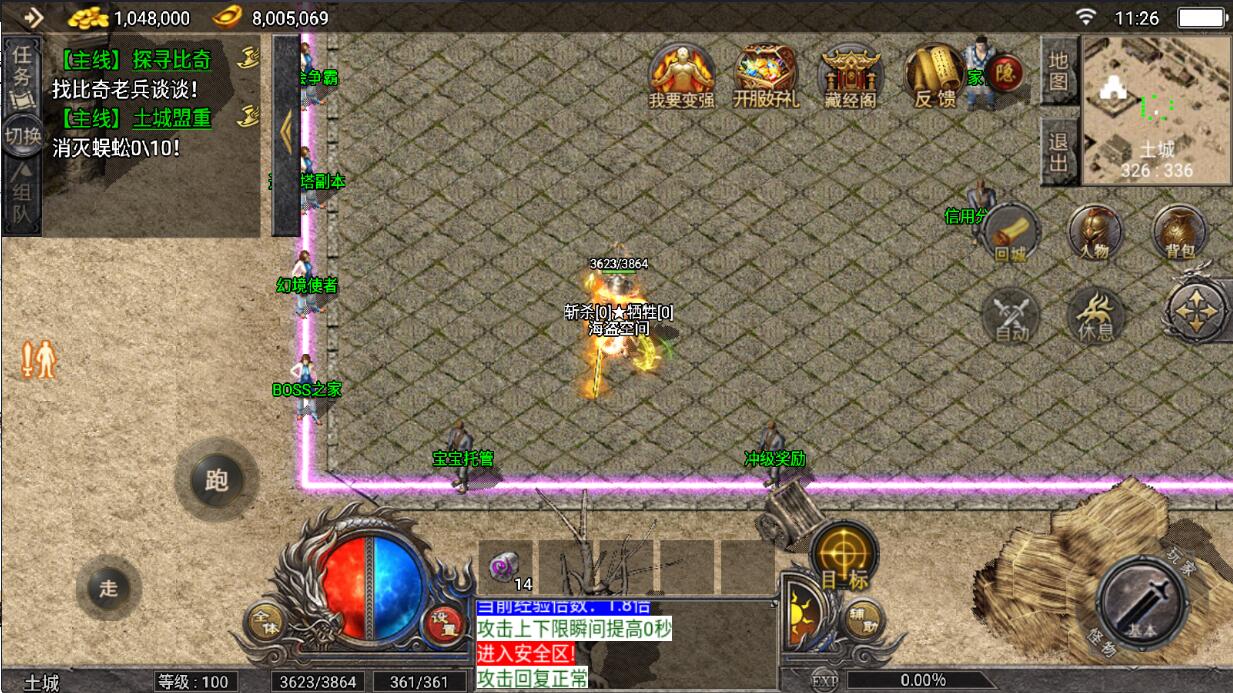
Task: Open the 背包 backpack inventory
Action: [1180, 234]
